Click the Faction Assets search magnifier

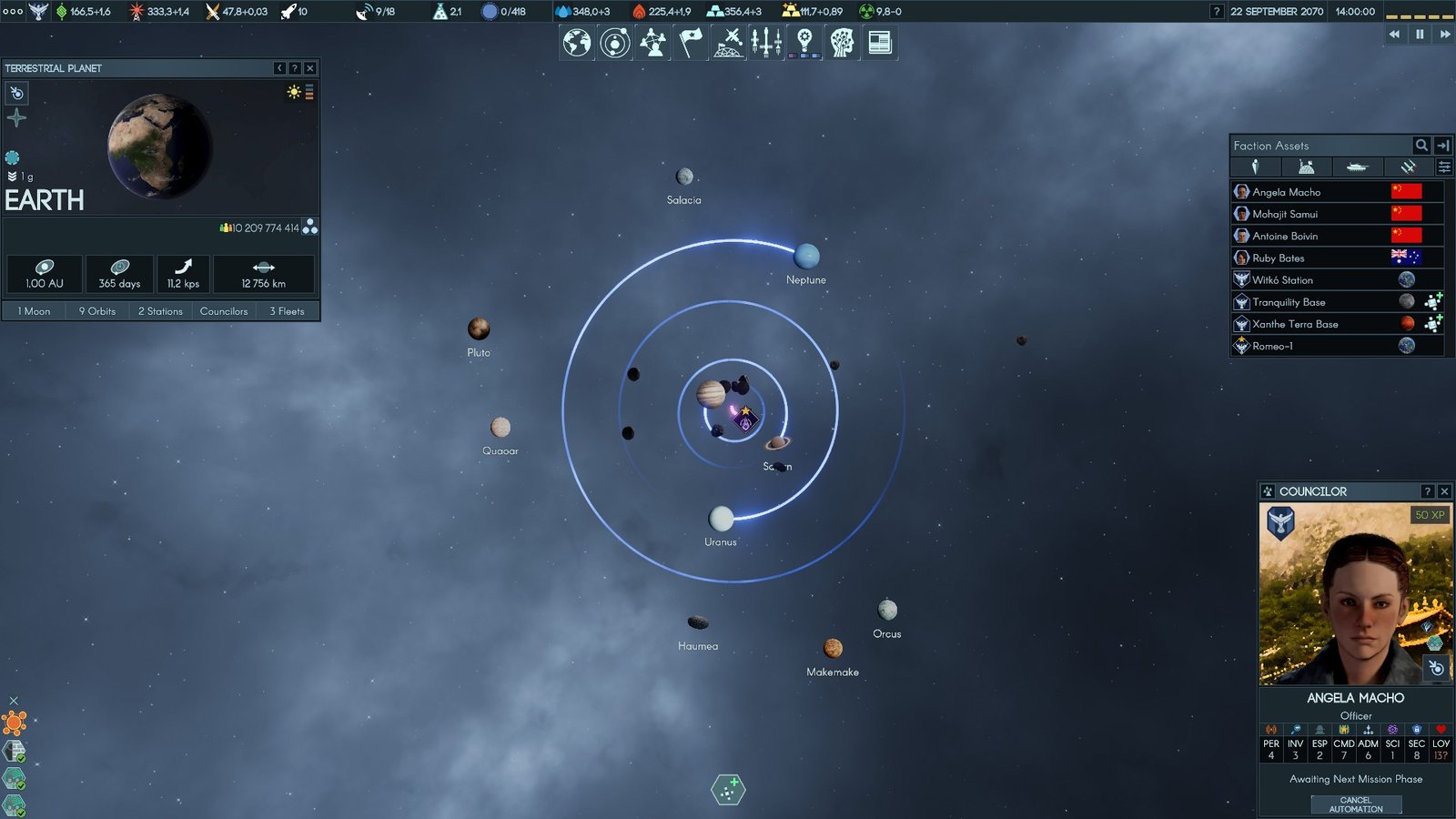(x=1421, y=145)
